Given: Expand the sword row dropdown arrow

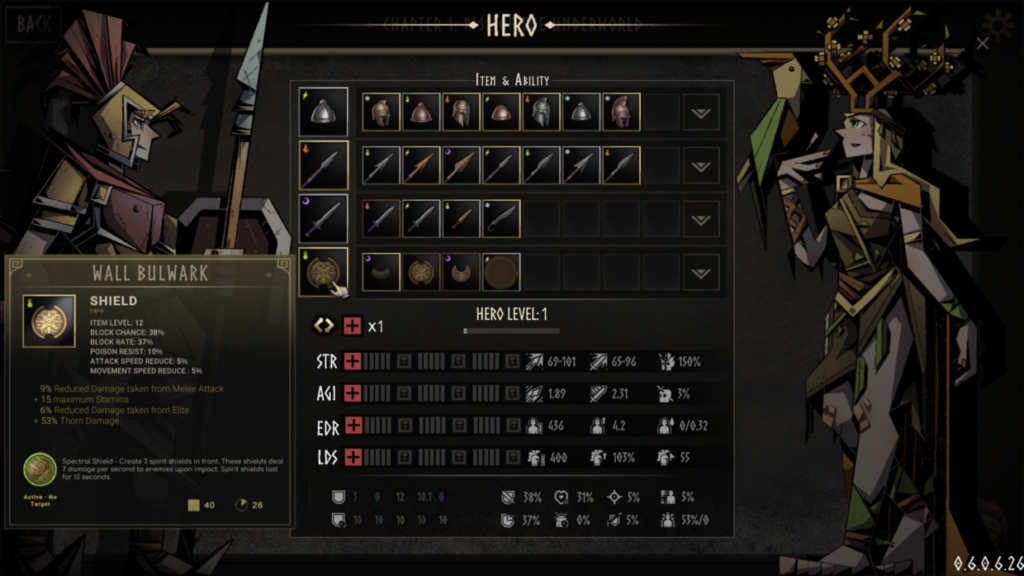Looking at the screenshot, I should pos(701,218).
